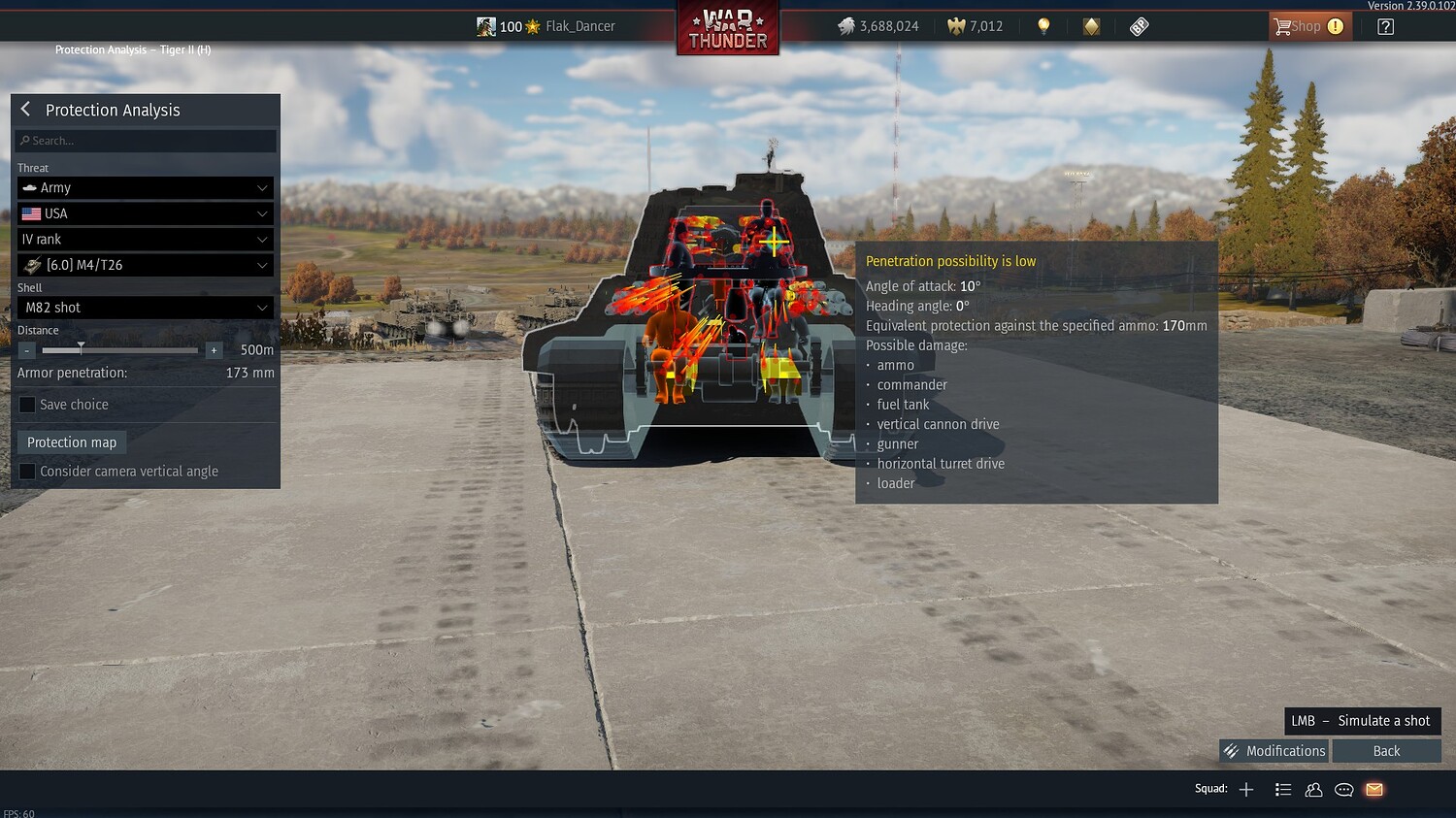This screenshot has height=818, width=1456.
Task: Enable the Save choice checkbox
Action: (26, 405)
